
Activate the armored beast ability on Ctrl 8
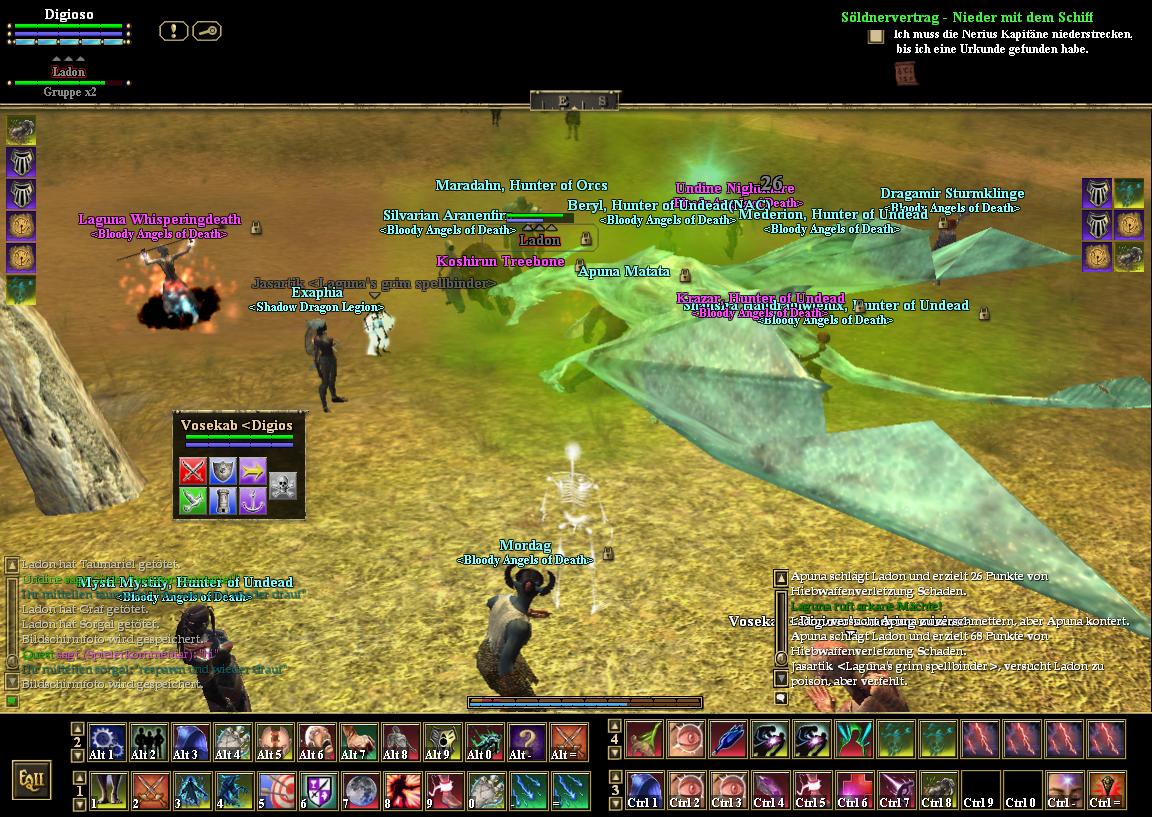[x=938, y=790]
